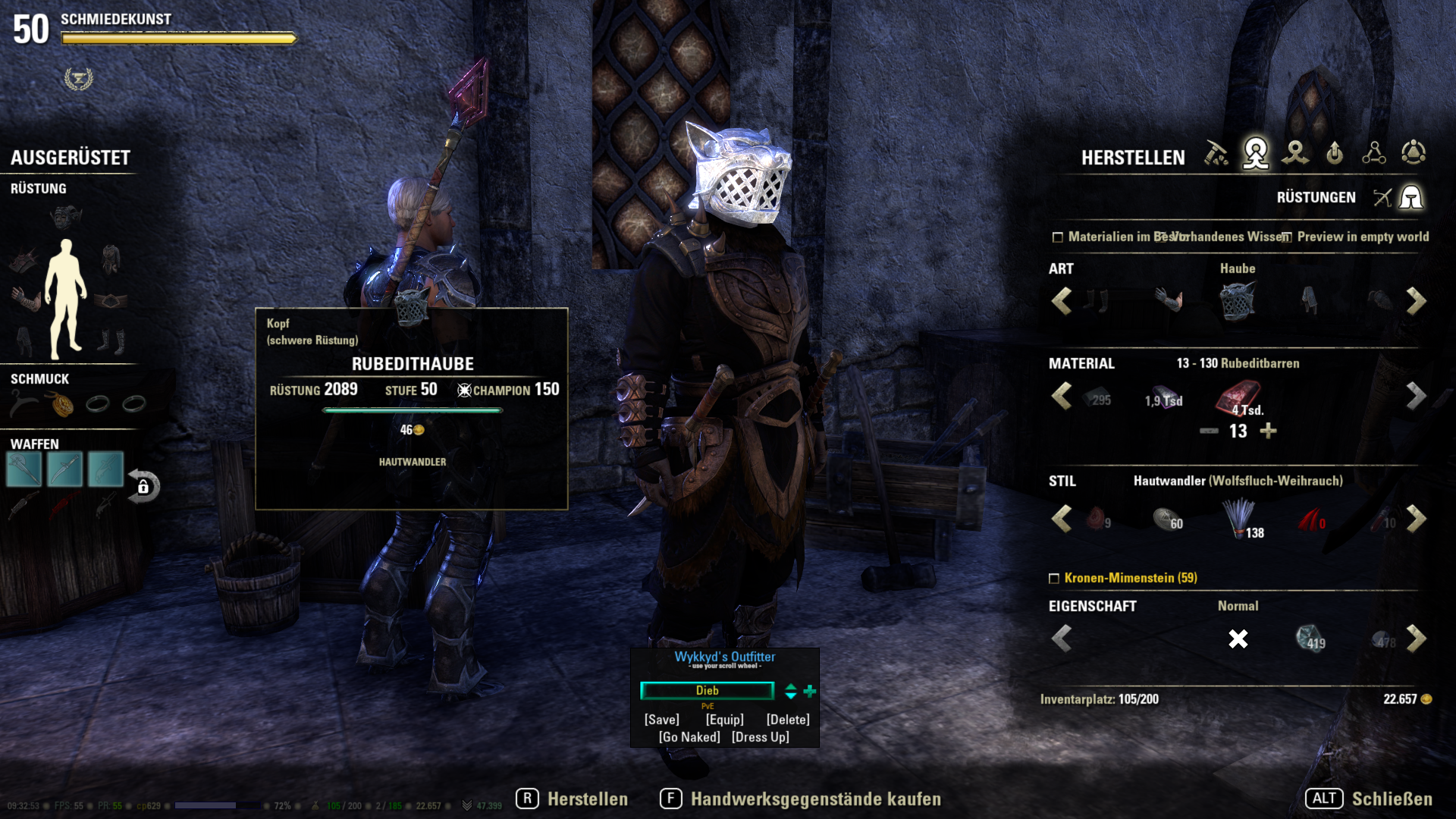Select the weapons filter beside Rüstungen

[1382, 198]
